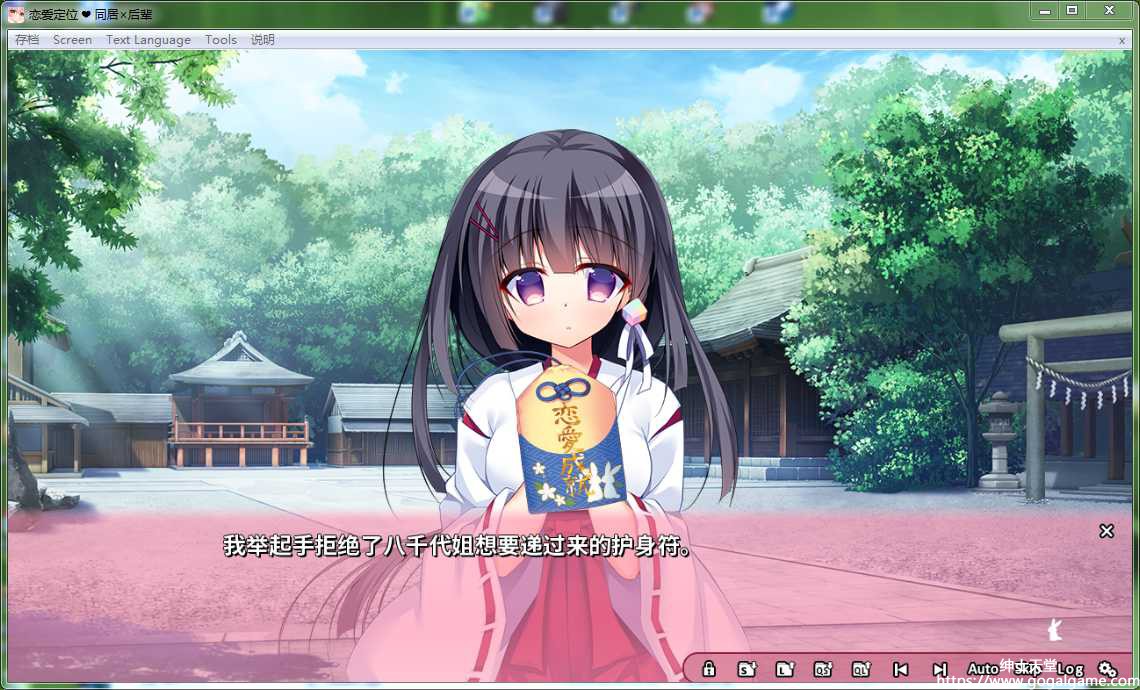Open the dialogue Log
The width and height of the screenshot is (1140, 690).
pyautogui.click(x=1070, y=669)
